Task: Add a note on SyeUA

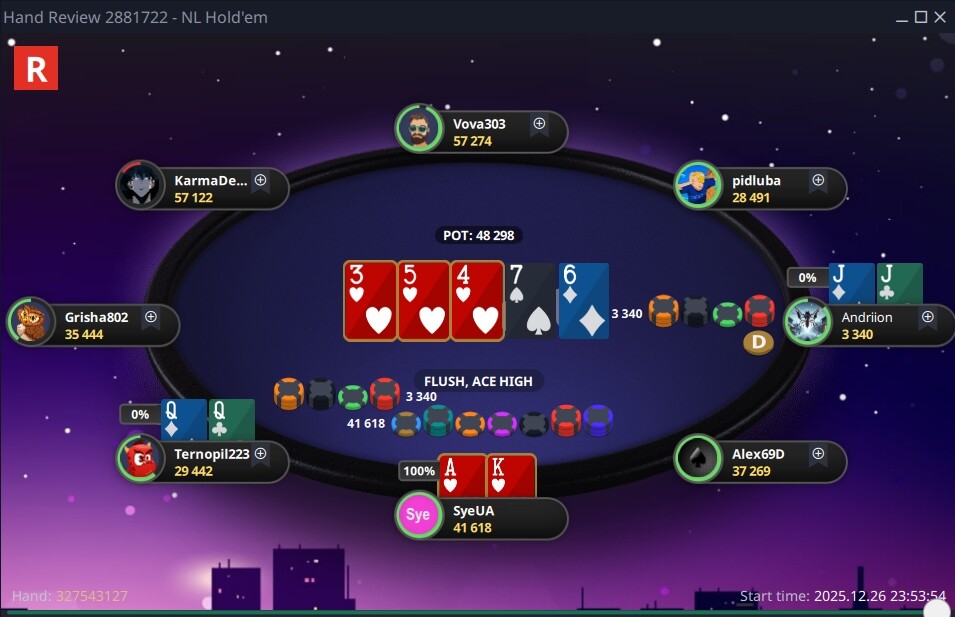Action: 539,510
